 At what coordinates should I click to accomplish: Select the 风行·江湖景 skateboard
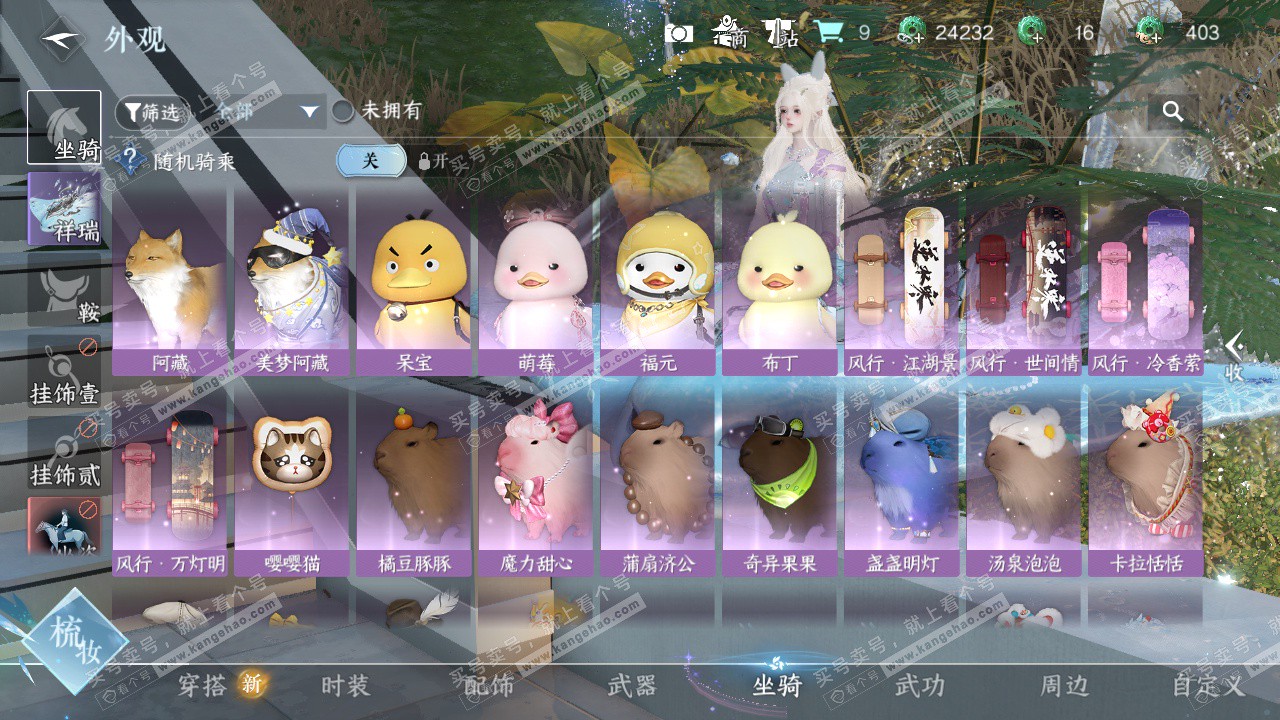pos(902,285)
